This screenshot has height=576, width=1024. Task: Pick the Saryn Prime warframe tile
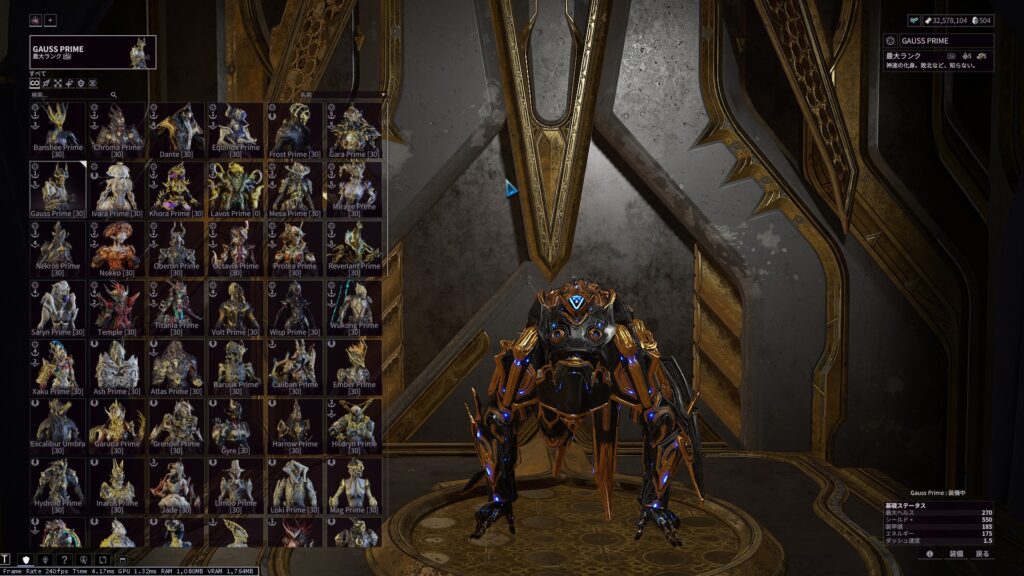coord(56,307)
